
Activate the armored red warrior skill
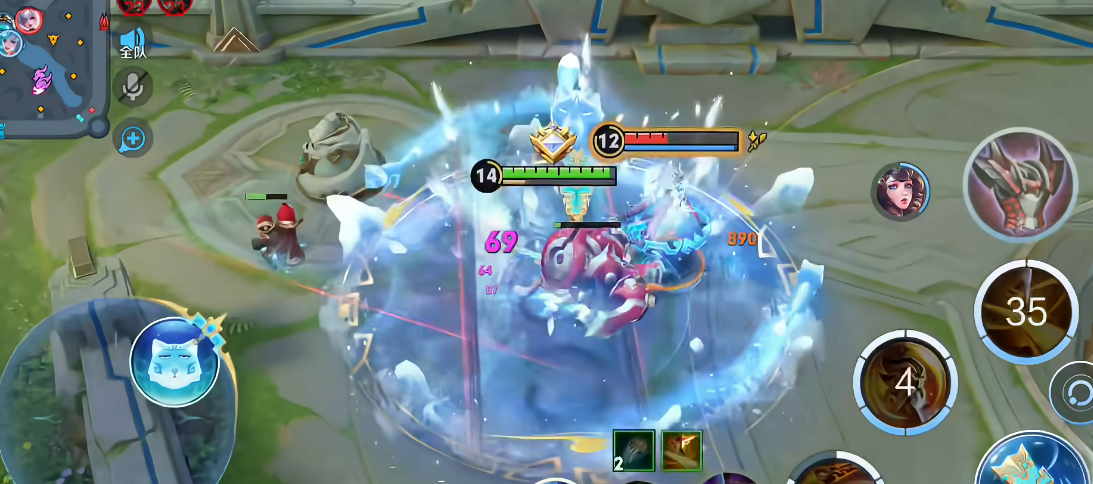tap(1019, 183)
